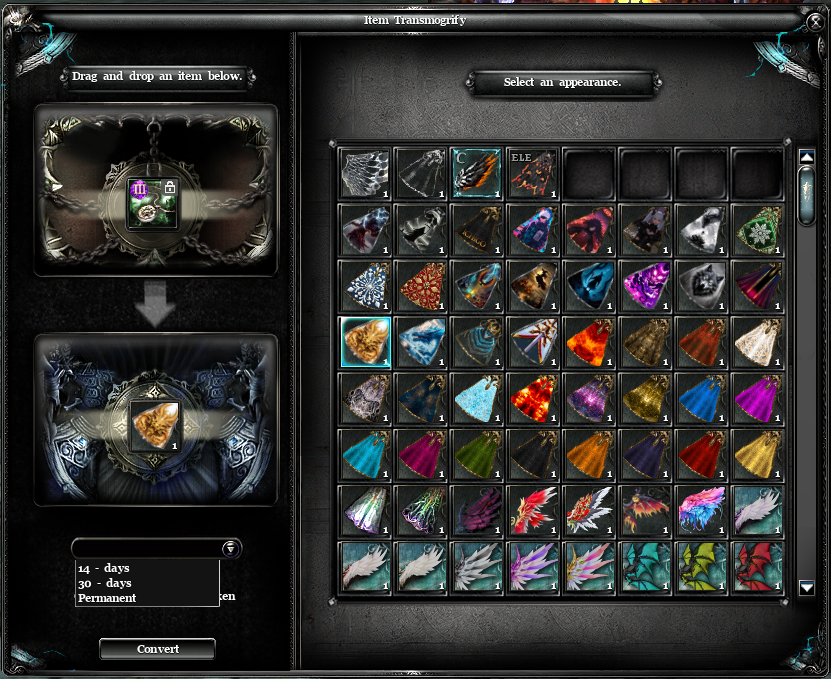The width and height of the screenshot is (831, 679).
Task: Click the Convert button
Action: pyautogui.click(x=158, y=649)
